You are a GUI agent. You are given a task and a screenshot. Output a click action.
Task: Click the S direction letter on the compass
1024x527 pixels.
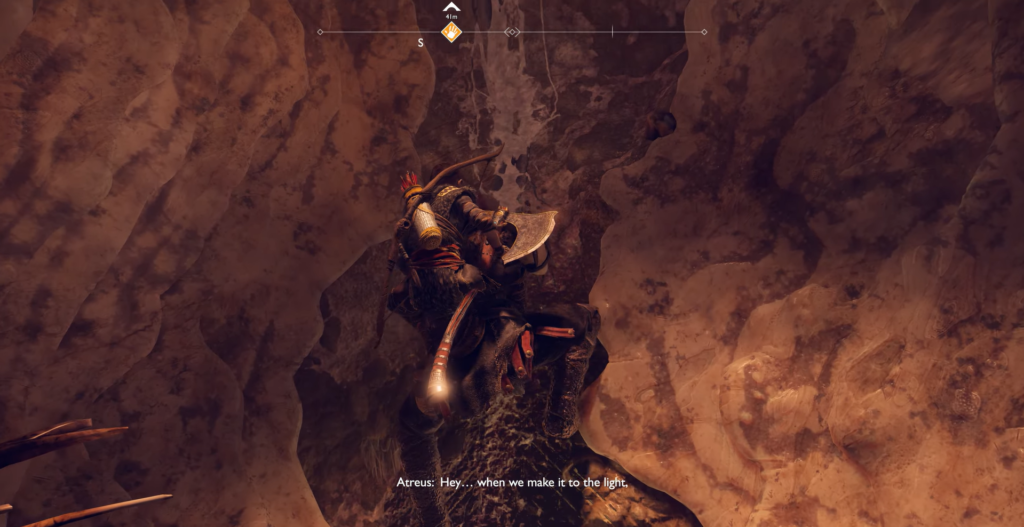pos(421,43)
